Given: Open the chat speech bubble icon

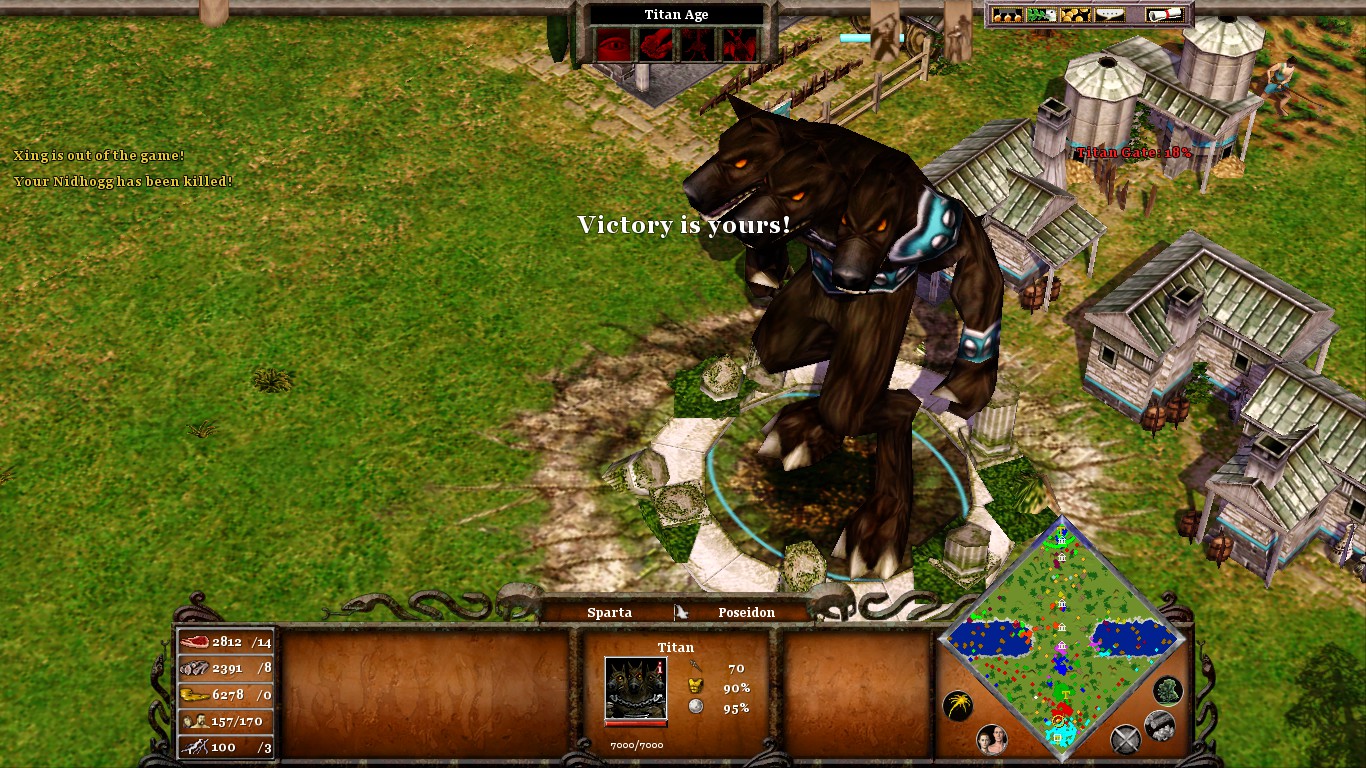Looking at the screenshot, I should 1111,15.
